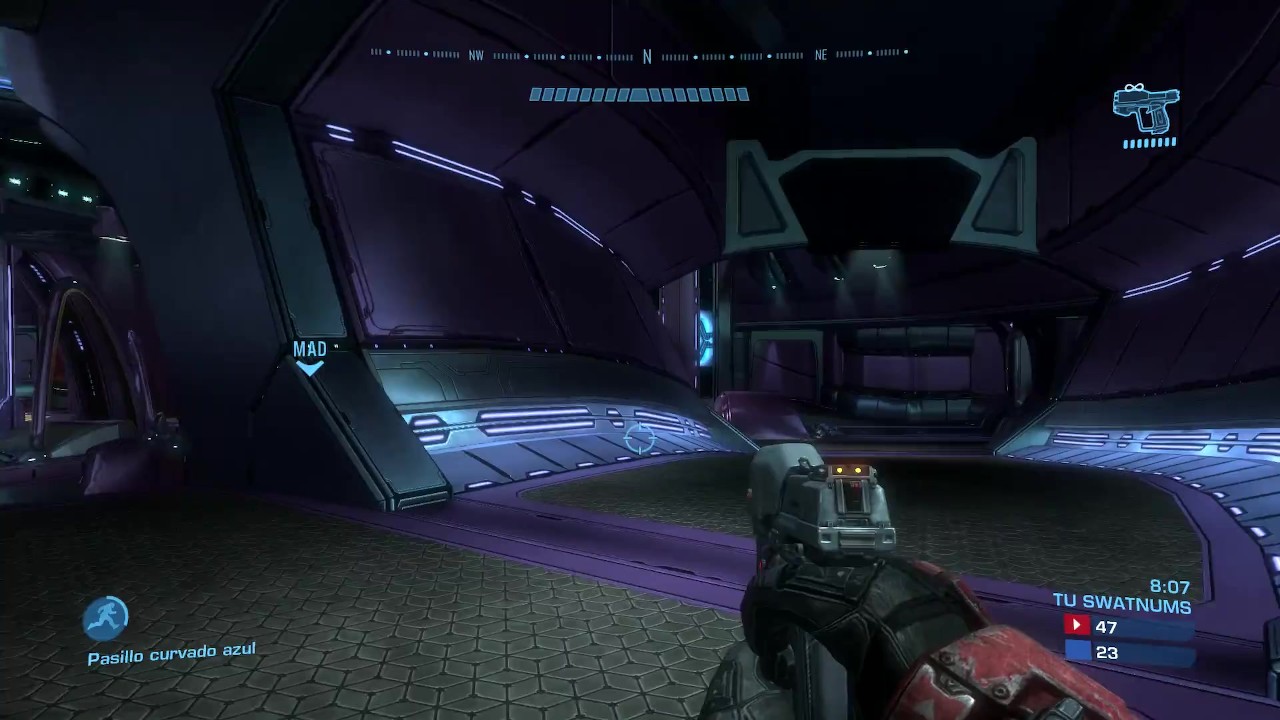1280x720 pixels.
Task: Click the aiming reticle at screen center
Action: [641, 437]
